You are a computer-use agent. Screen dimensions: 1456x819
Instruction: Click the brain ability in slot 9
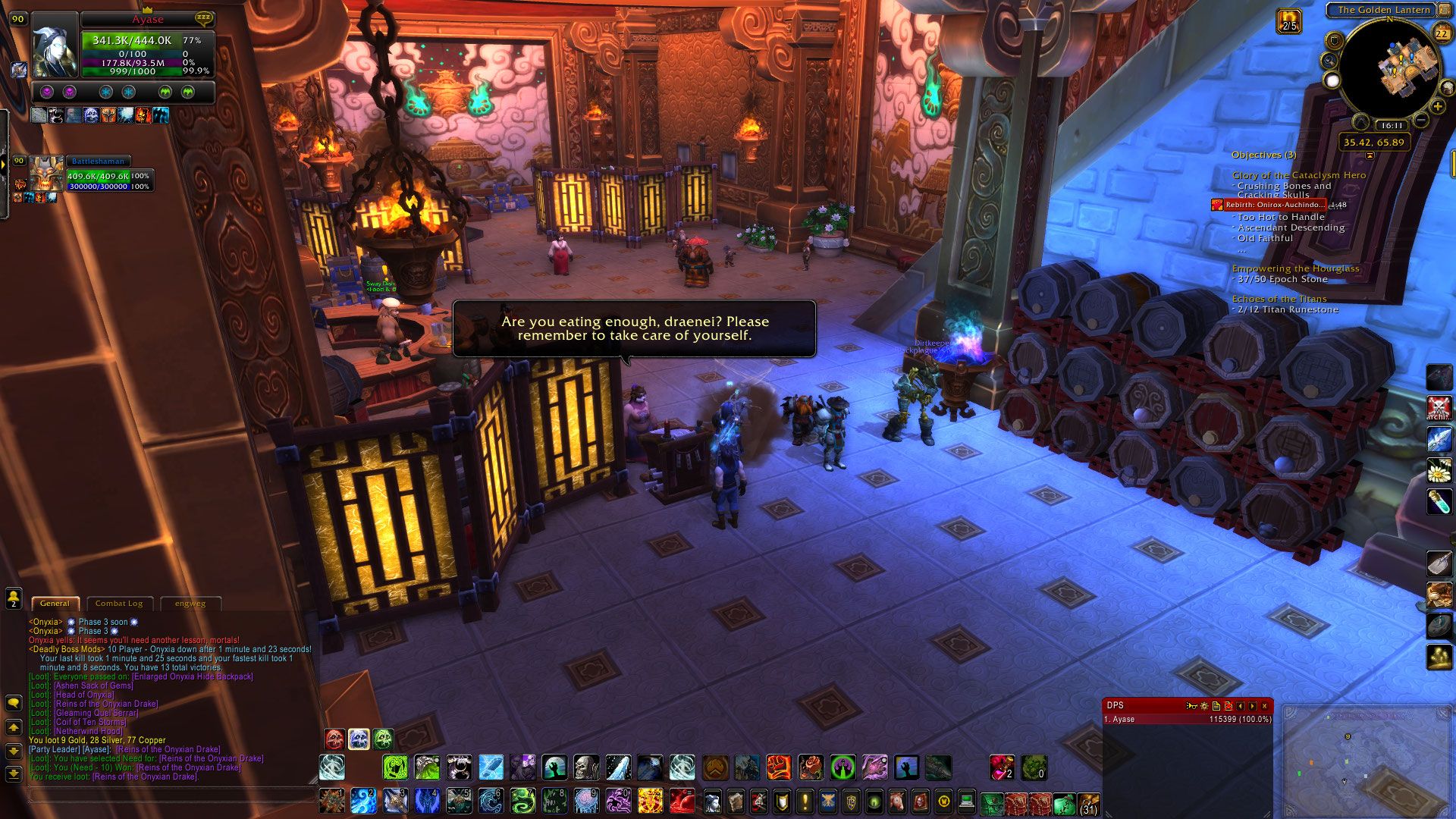pyautogui.click(x=585, y=800)
